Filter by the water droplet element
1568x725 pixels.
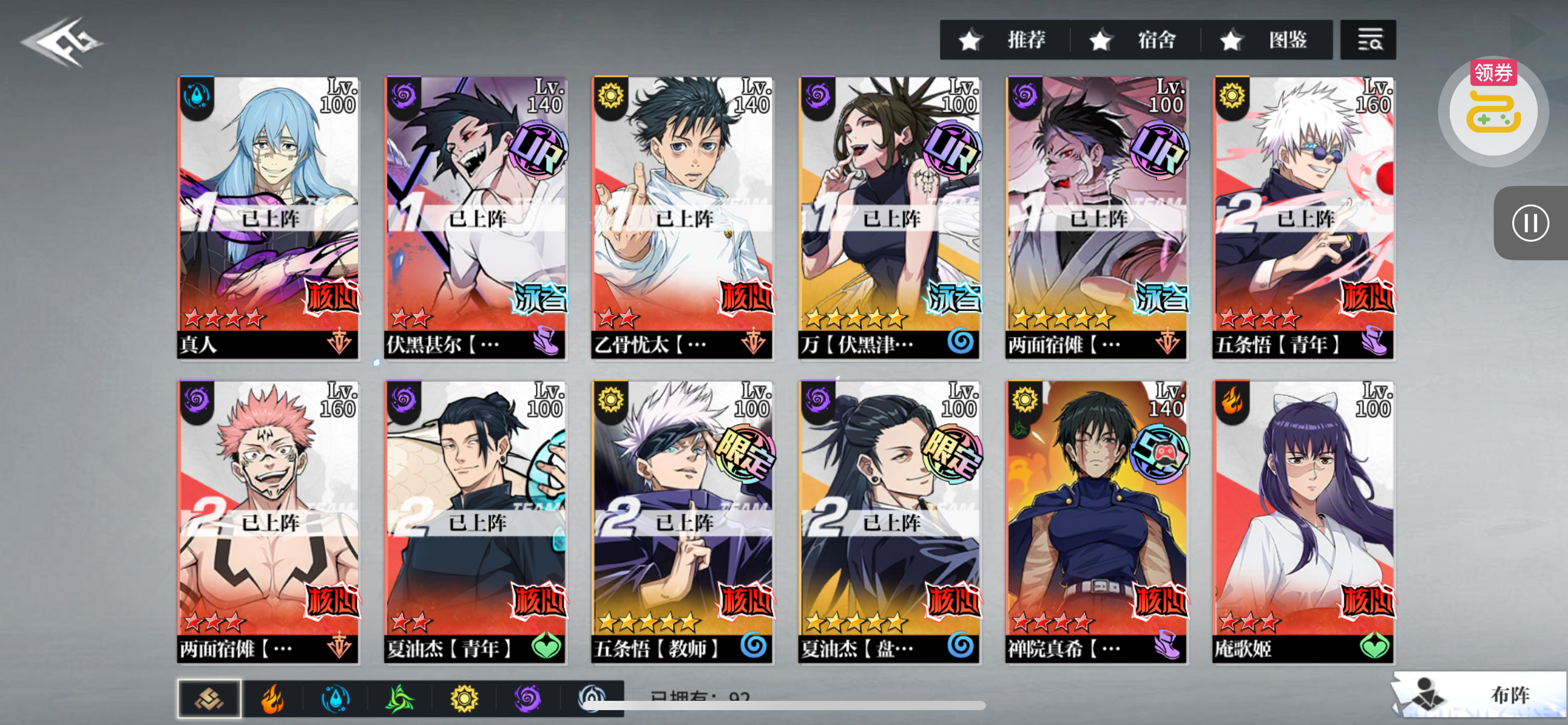click(336, 699)
